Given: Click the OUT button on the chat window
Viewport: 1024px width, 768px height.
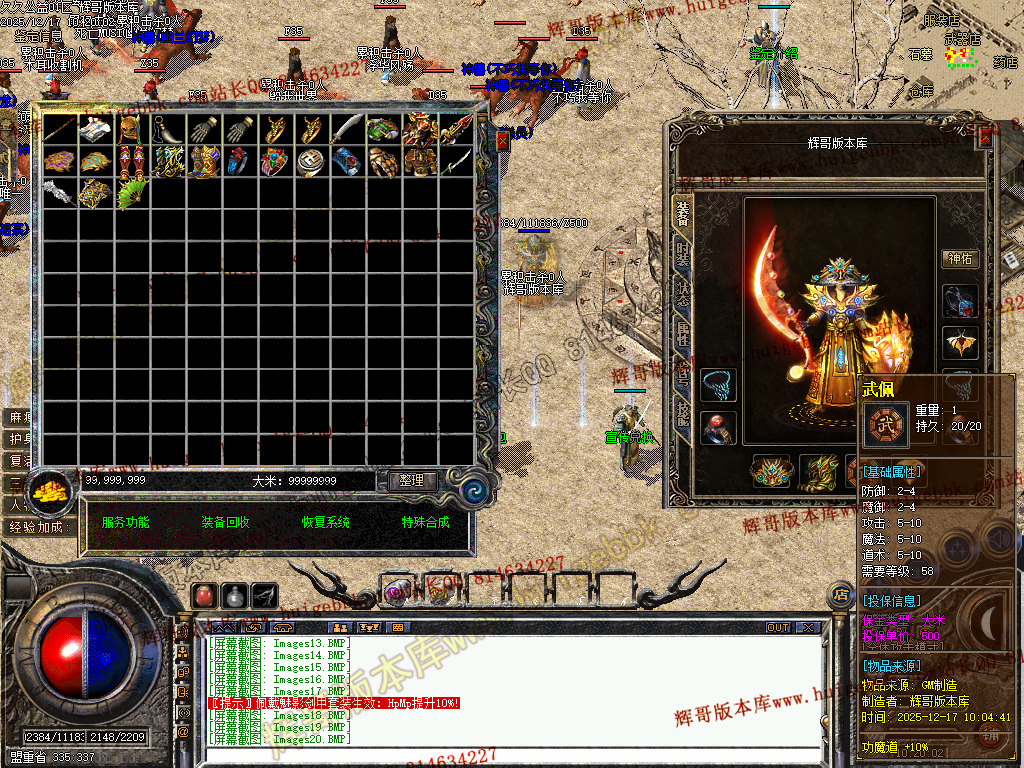Looking at the screenshot, I should pos(778,628).
